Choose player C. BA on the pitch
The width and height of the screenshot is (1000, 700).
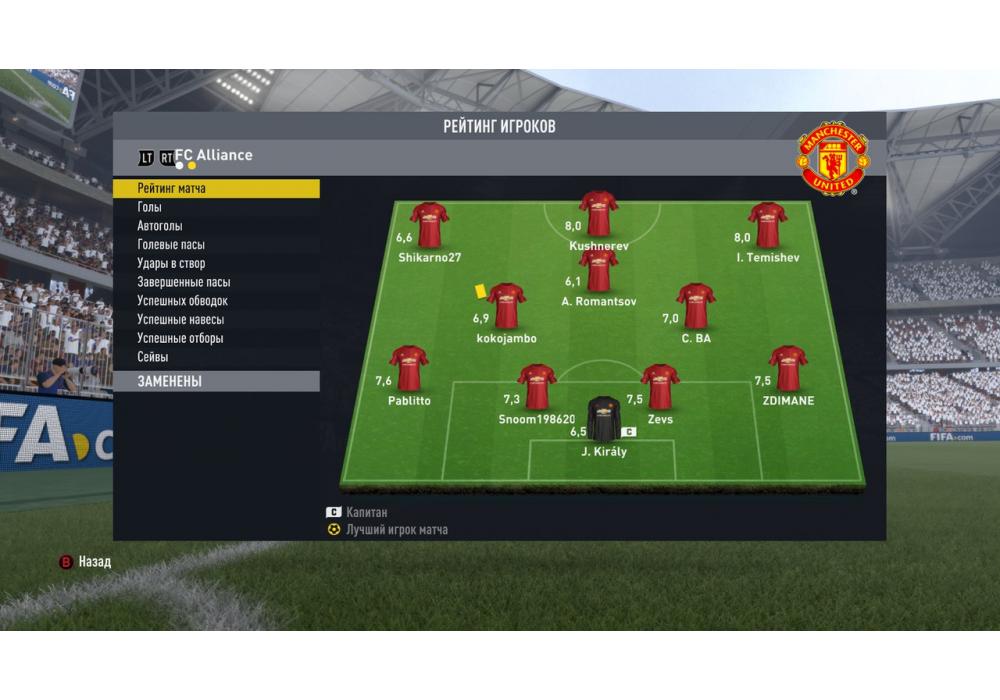click(695, 306)
